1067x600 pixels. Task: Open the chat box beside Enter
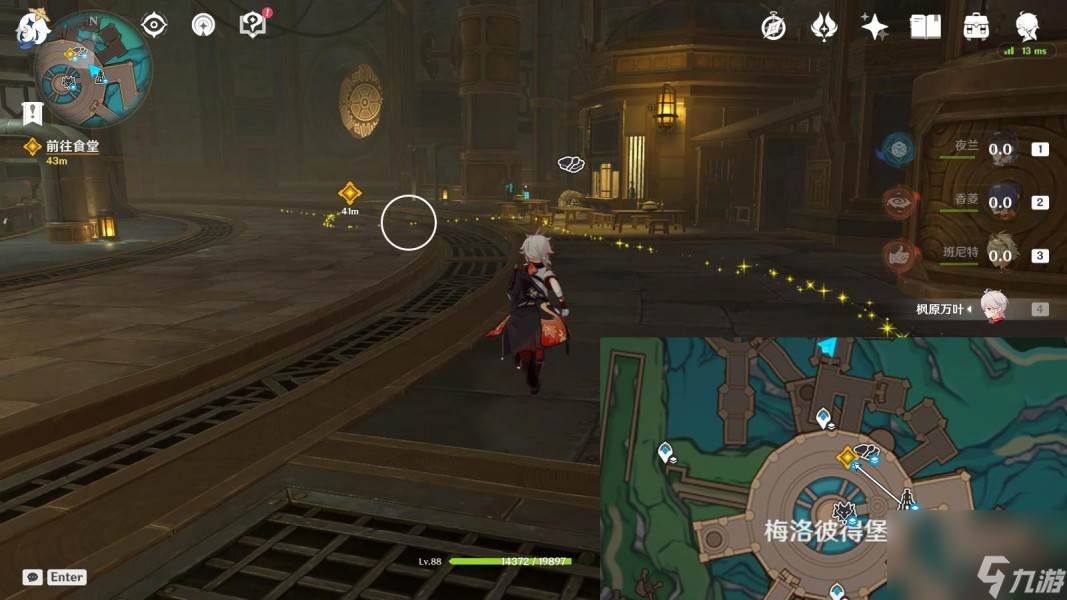(32, 577)
